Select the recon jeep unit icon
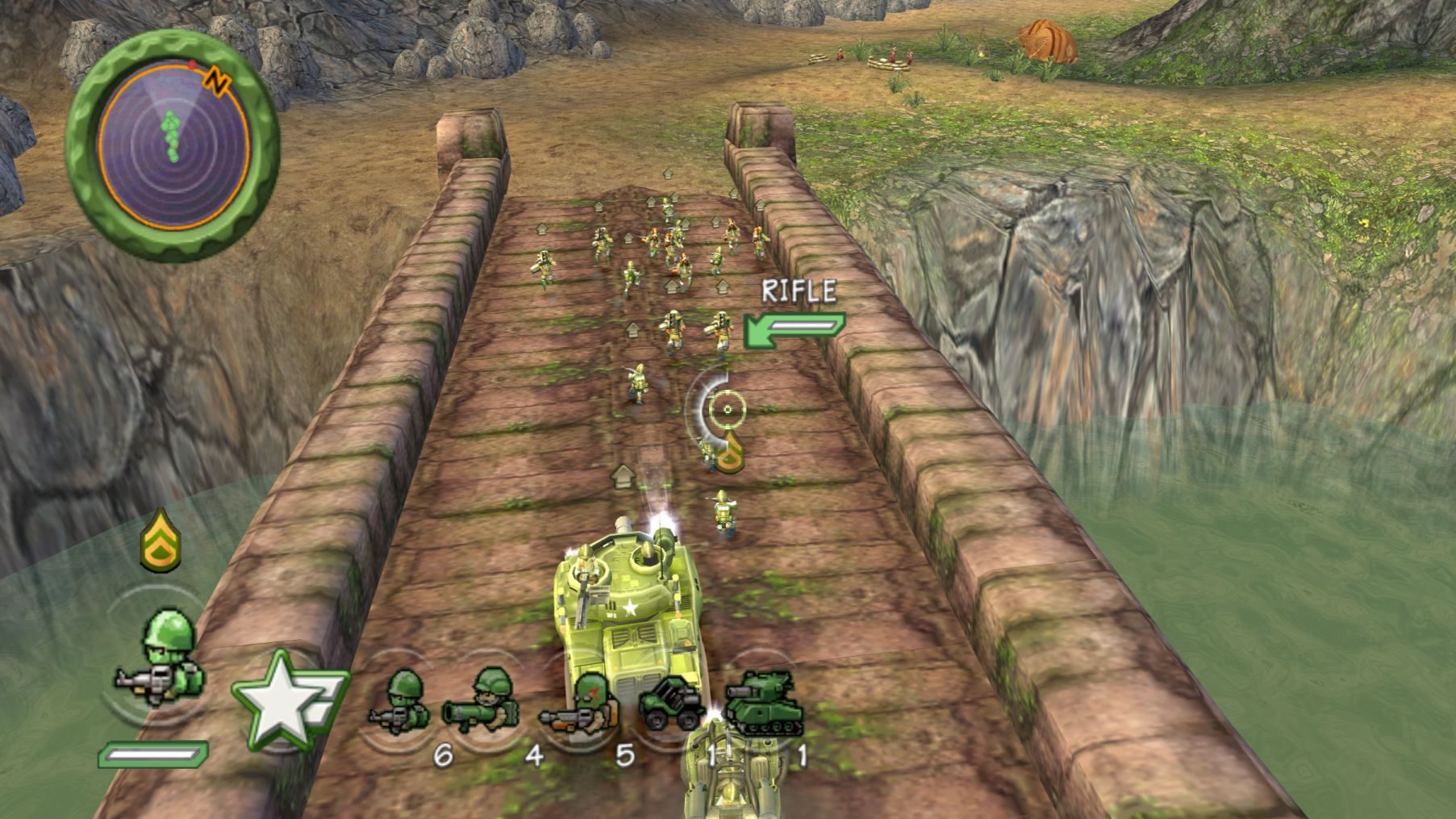 click(x=671, y=704)
